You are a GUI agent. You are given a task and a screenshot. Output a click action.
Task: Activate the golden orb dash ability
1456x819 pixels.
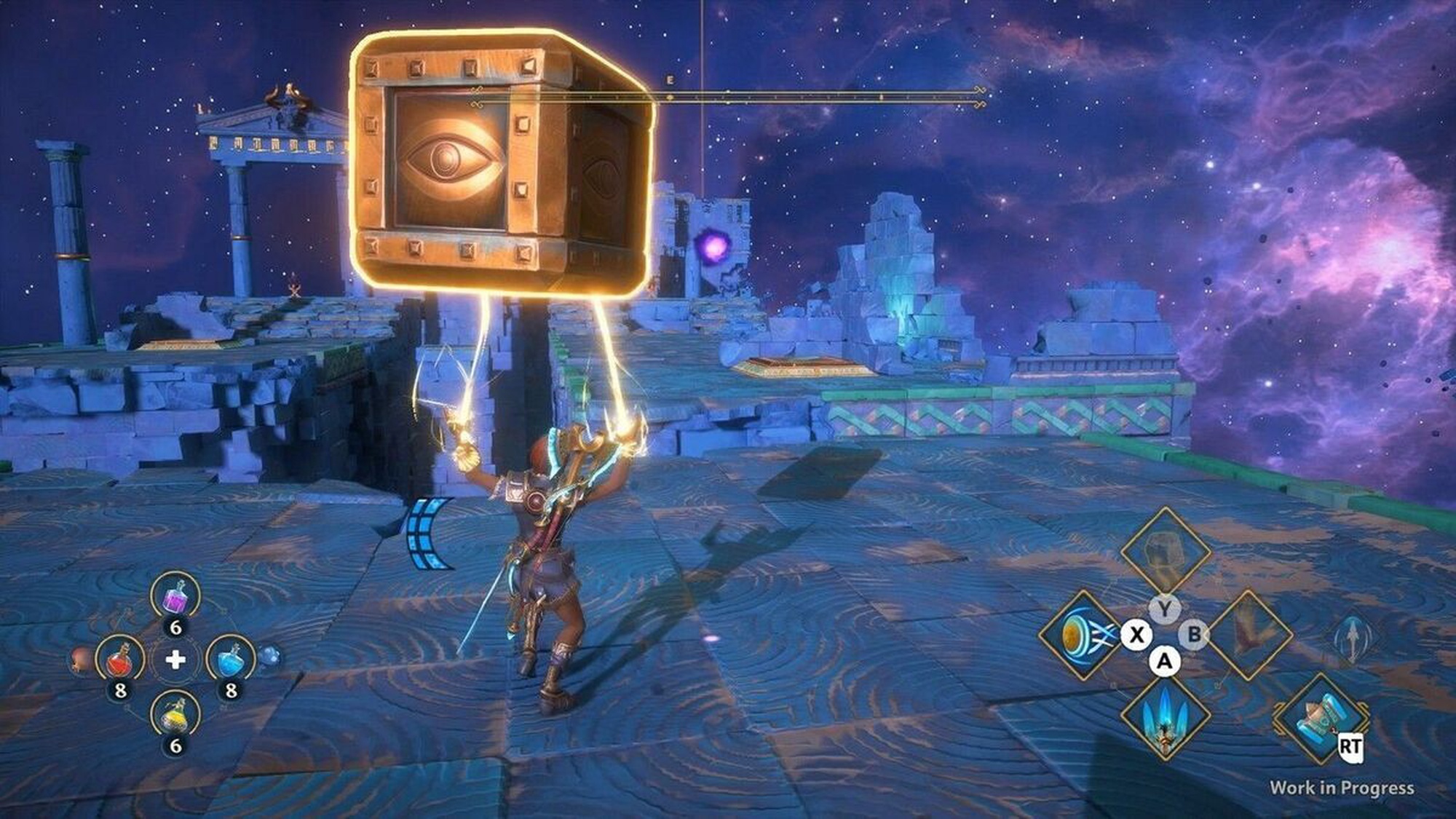1081,636
